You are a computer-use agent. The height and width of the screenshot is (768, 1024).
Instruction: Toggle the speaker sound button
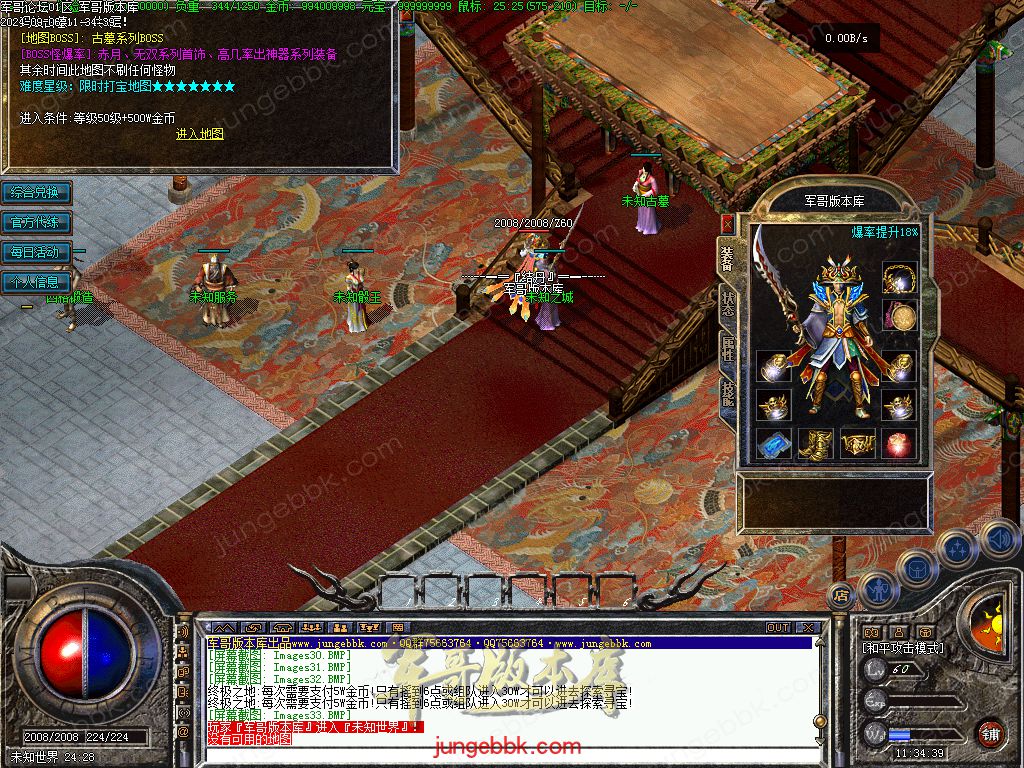(x=998, y=539)
